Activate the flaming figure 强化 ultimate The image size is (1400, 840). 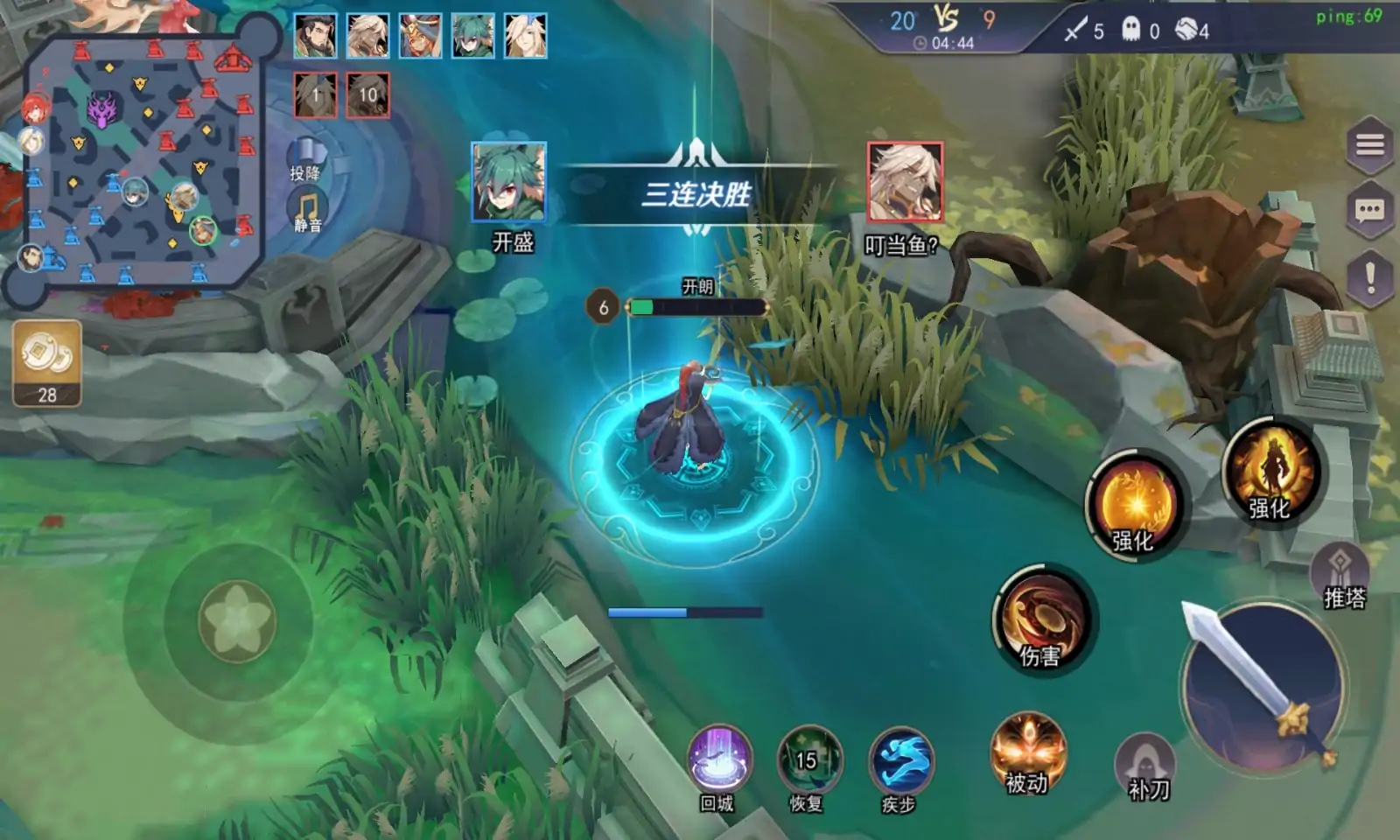pyautogui.click(x=1270, y=472)
